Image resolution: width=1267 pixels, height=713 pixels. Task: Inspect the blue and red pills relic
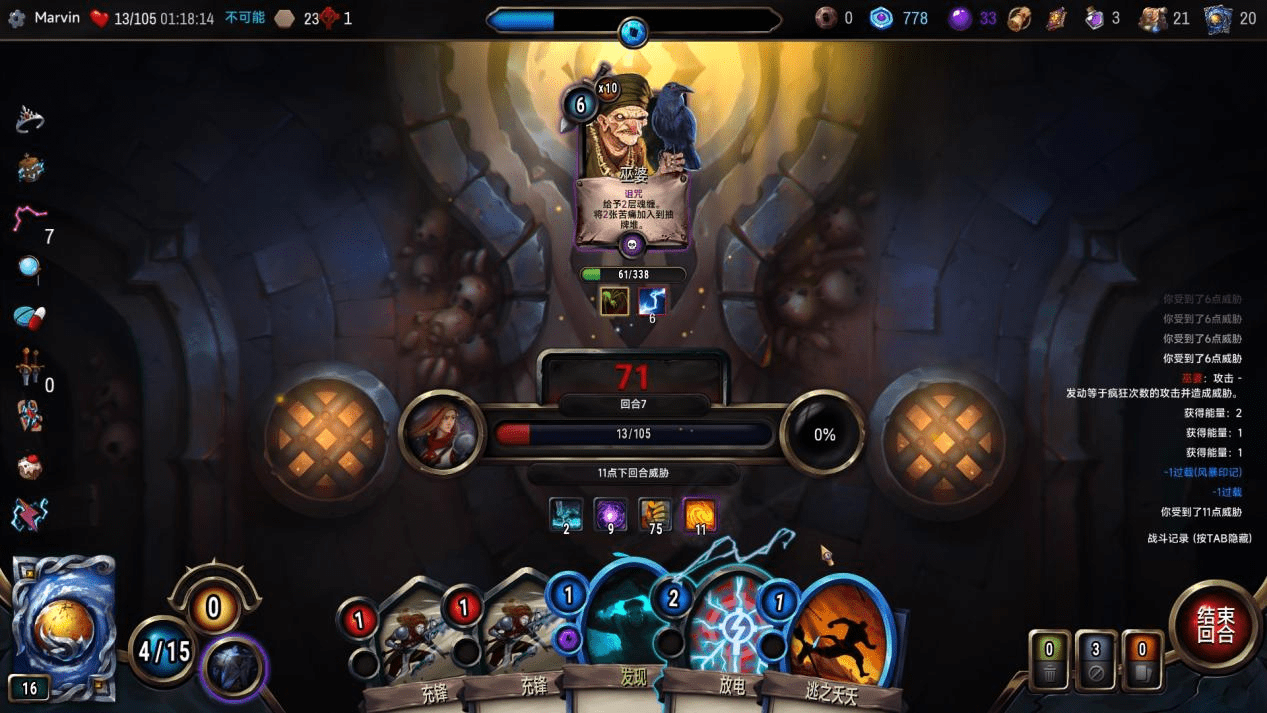point(30,317)
